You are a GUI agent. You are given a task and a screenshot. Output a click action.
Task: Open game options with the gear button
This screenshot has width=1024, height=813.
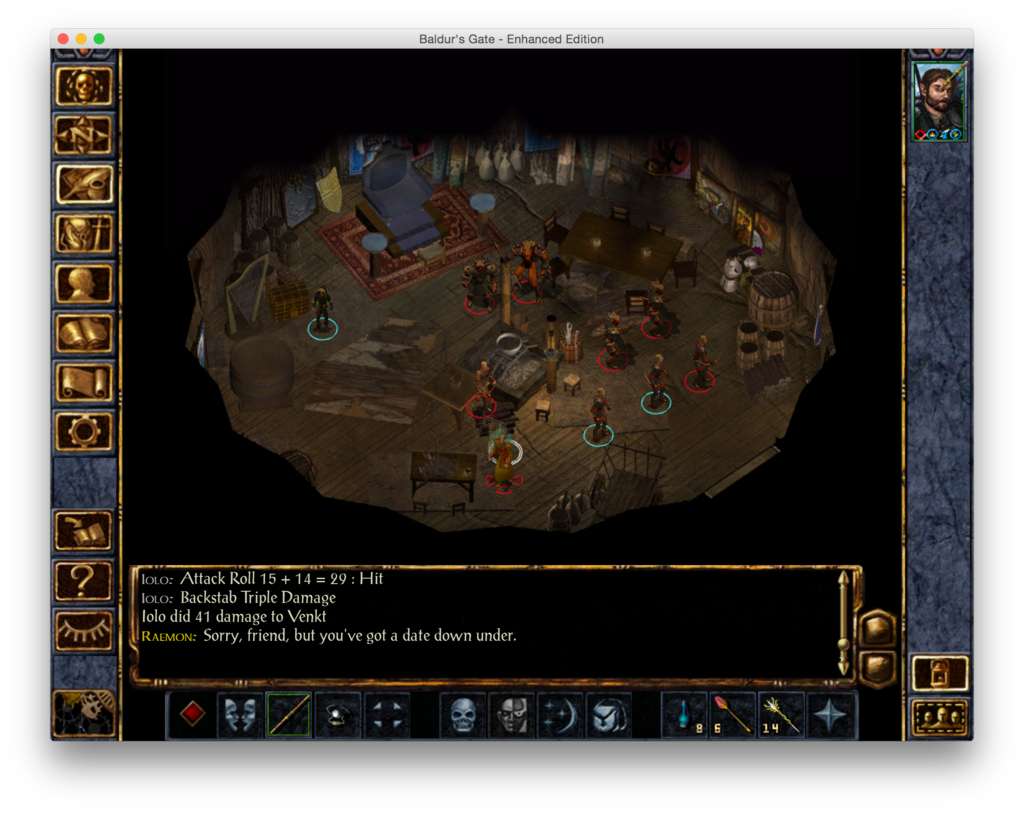tap(85, 431)
